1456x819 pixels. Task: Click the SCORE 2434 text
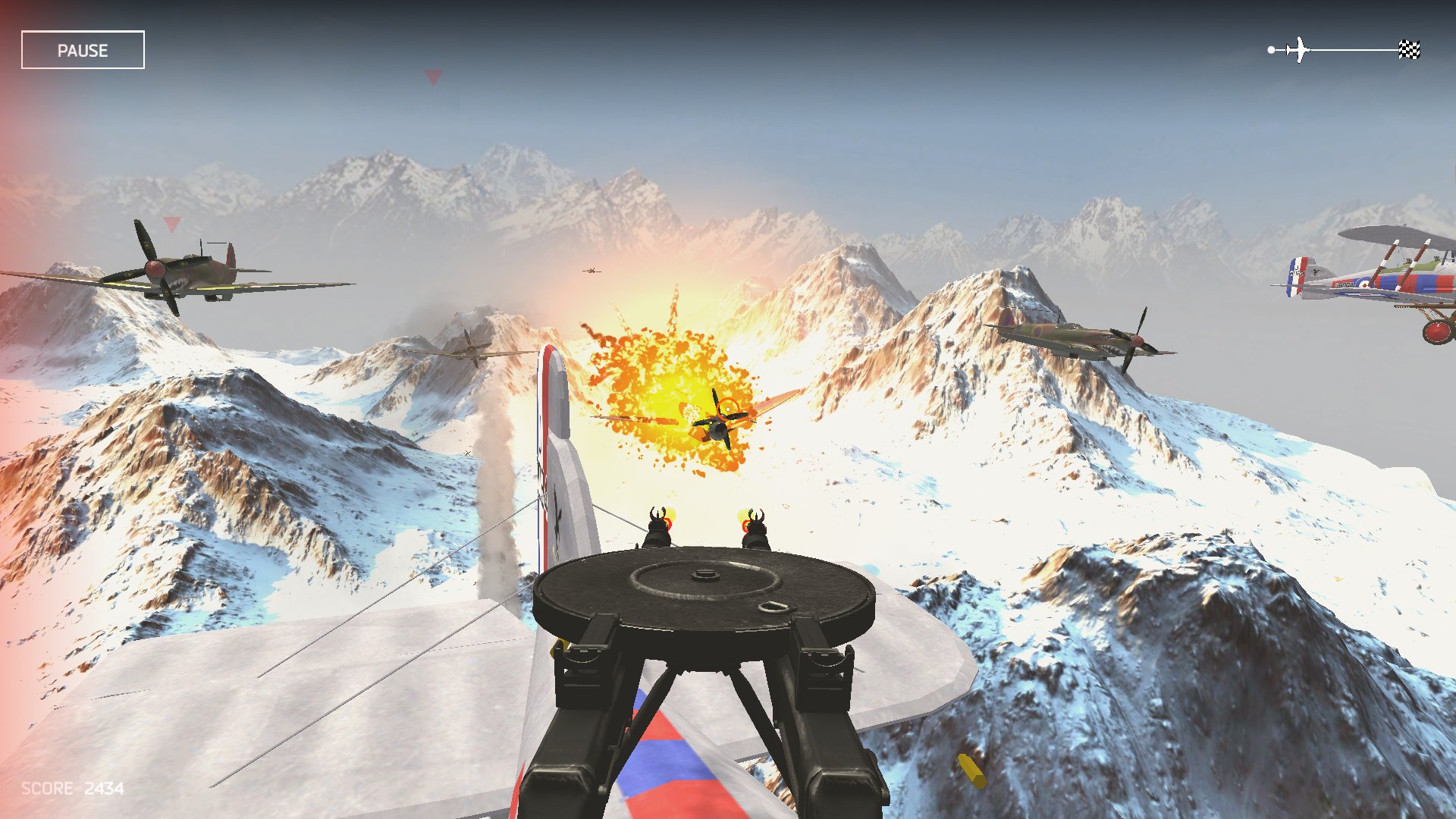tap(71, 789)
